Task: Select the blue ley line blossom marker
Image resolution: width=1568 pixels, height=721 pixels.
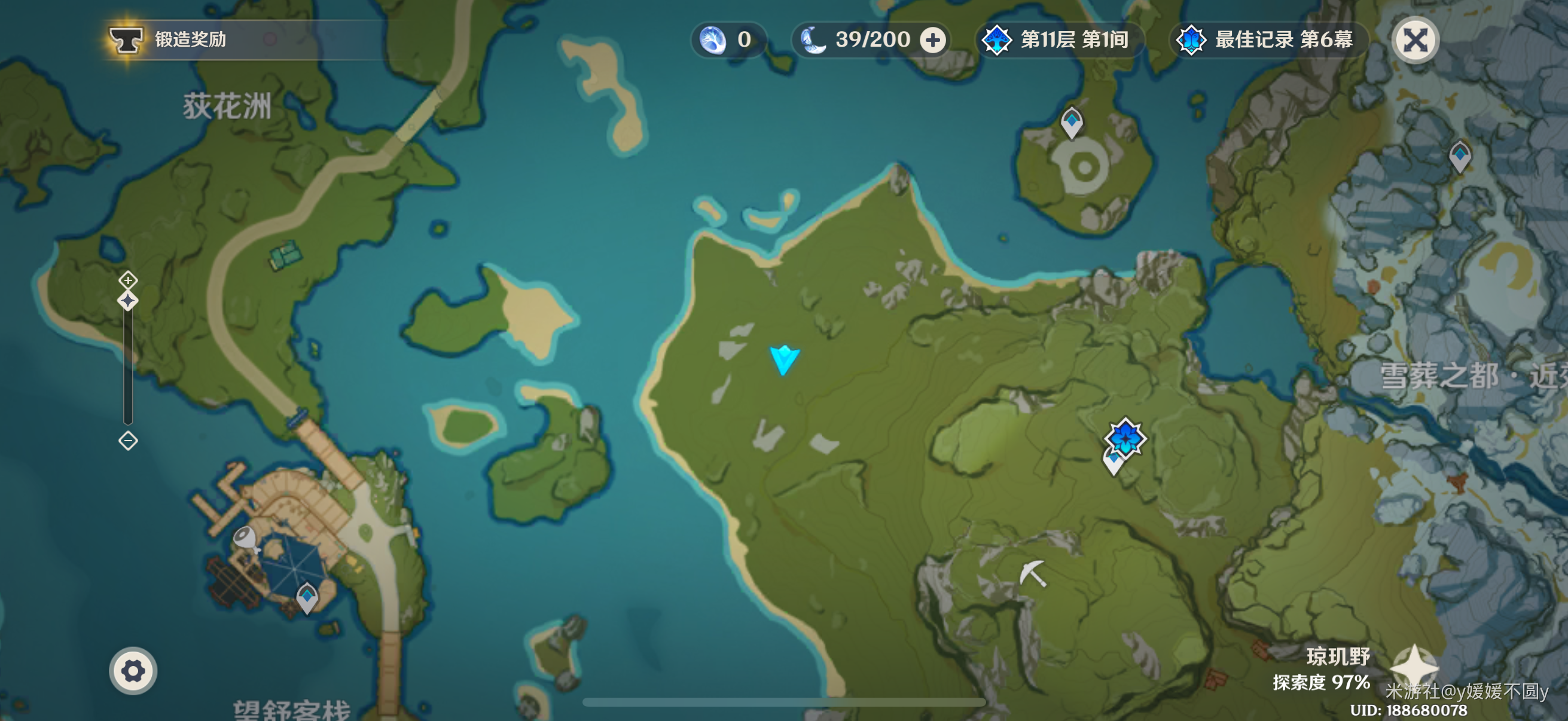Action: pyautogui.click(x=1125, y=438)
